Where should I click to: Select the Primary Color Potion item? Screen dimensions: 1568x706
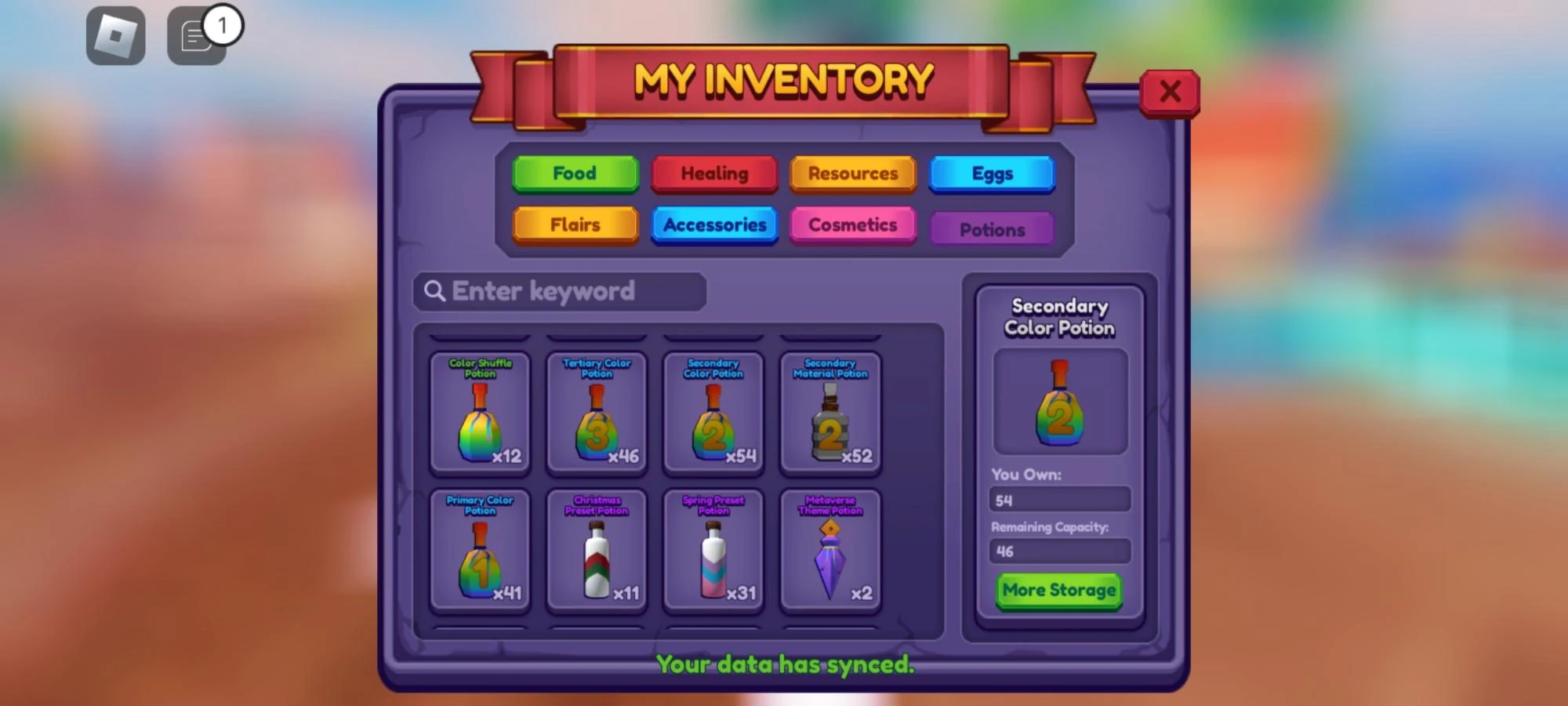pyautogui.click(x=480, y=551)
